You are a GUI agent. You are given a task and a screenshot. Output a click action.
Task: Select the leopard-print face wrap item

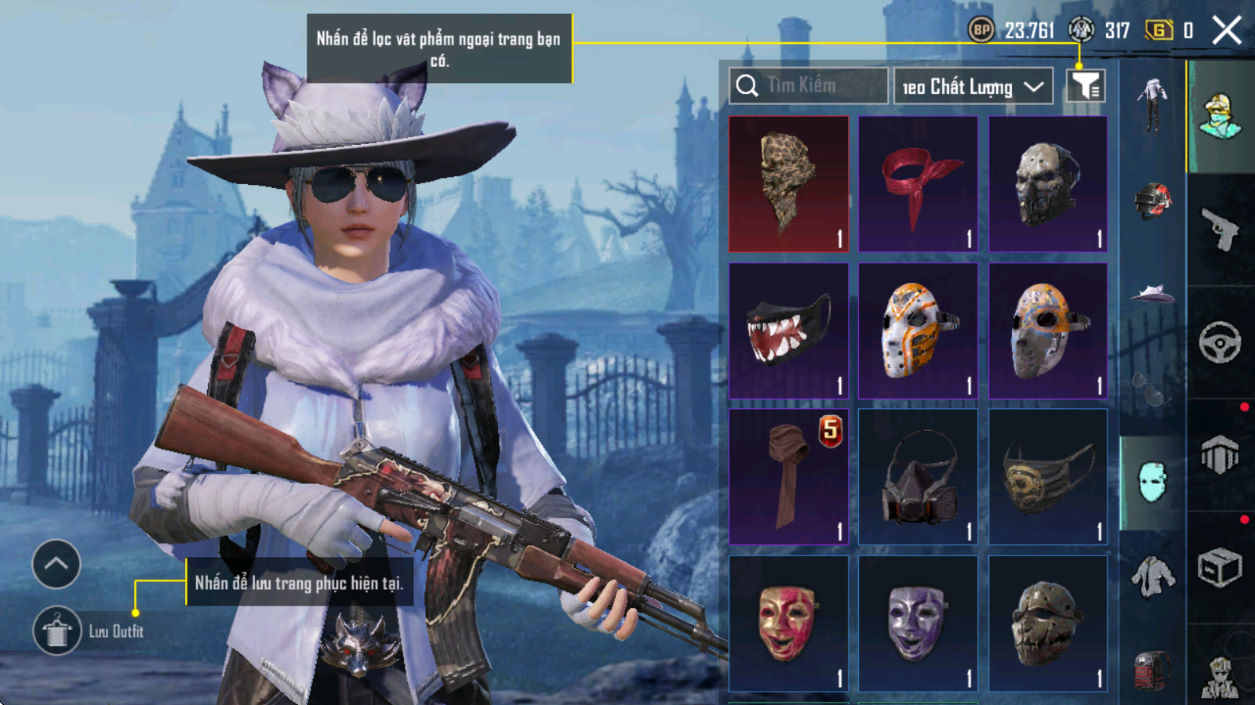point(788,184)
